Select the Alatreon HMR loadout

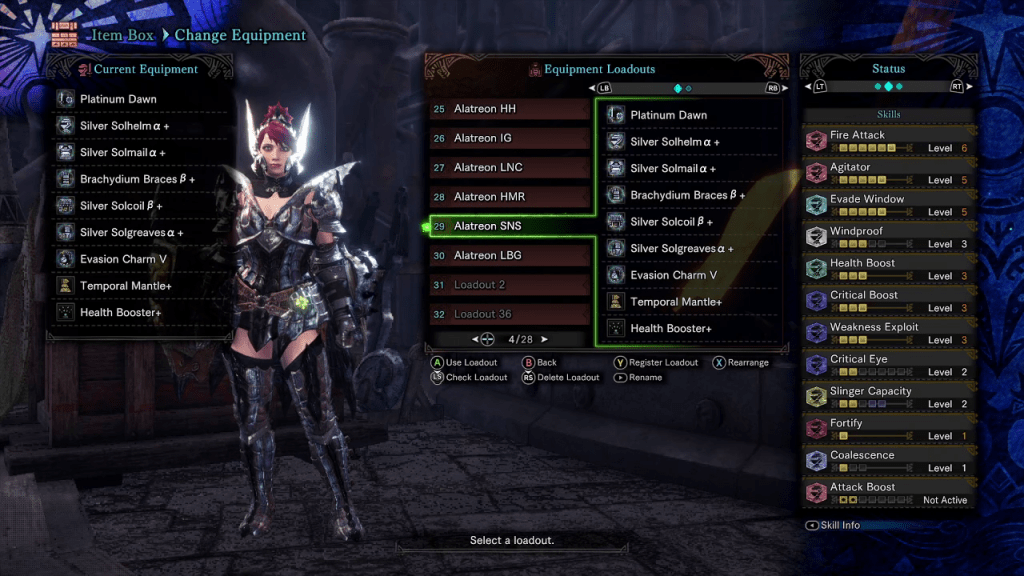point(508,197)
